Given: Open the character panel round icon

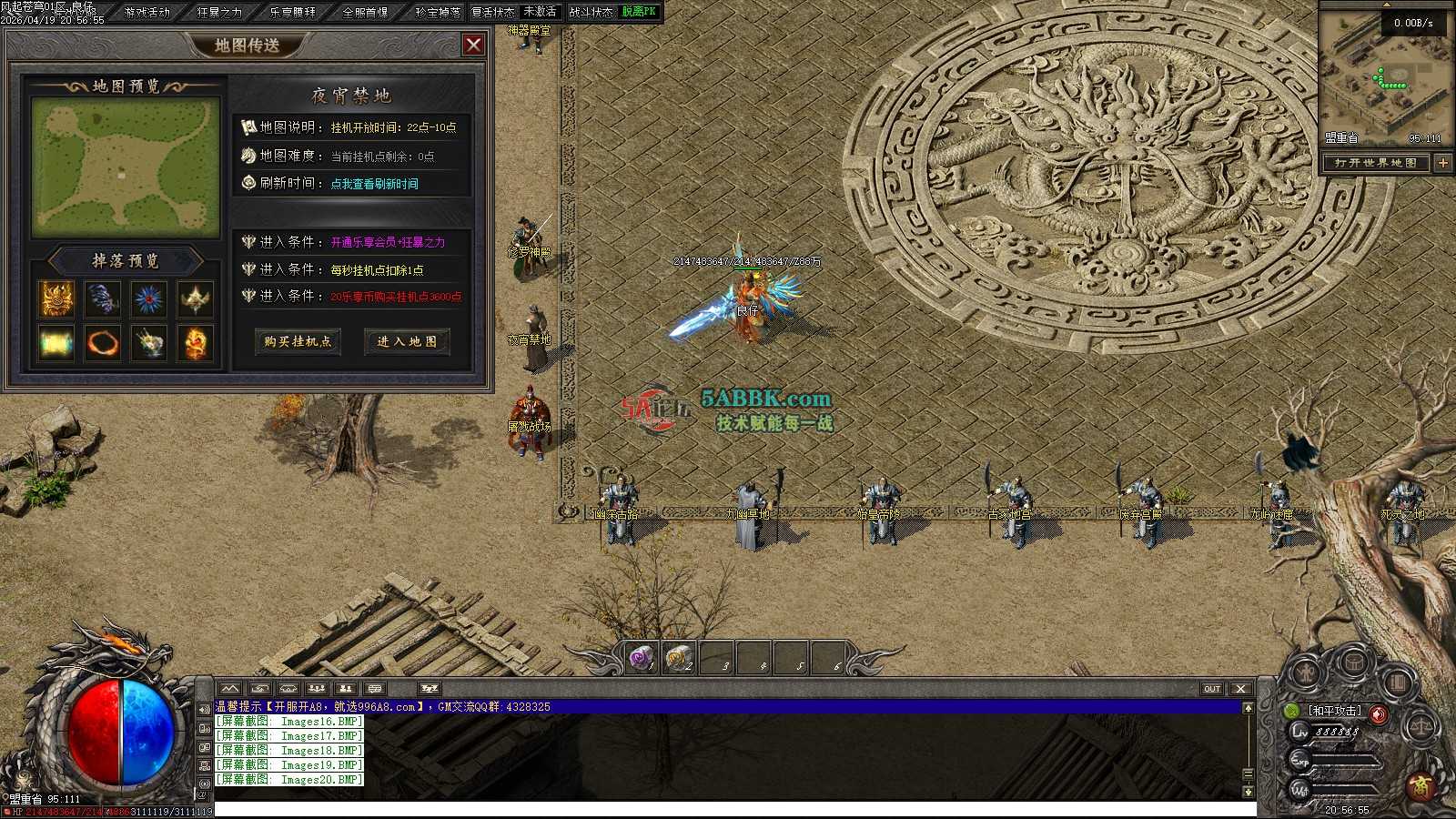Looking at the screenshot, I should [1305, 674].
